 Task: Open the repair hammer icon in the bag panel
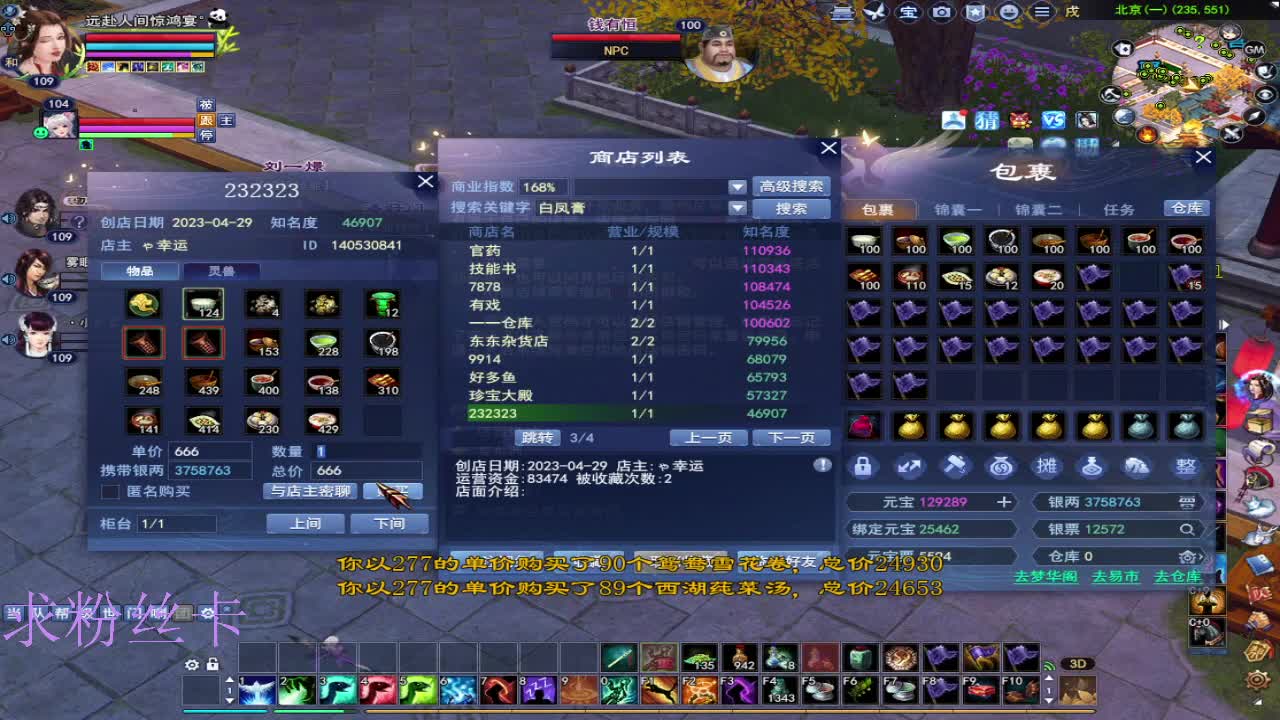955,466
